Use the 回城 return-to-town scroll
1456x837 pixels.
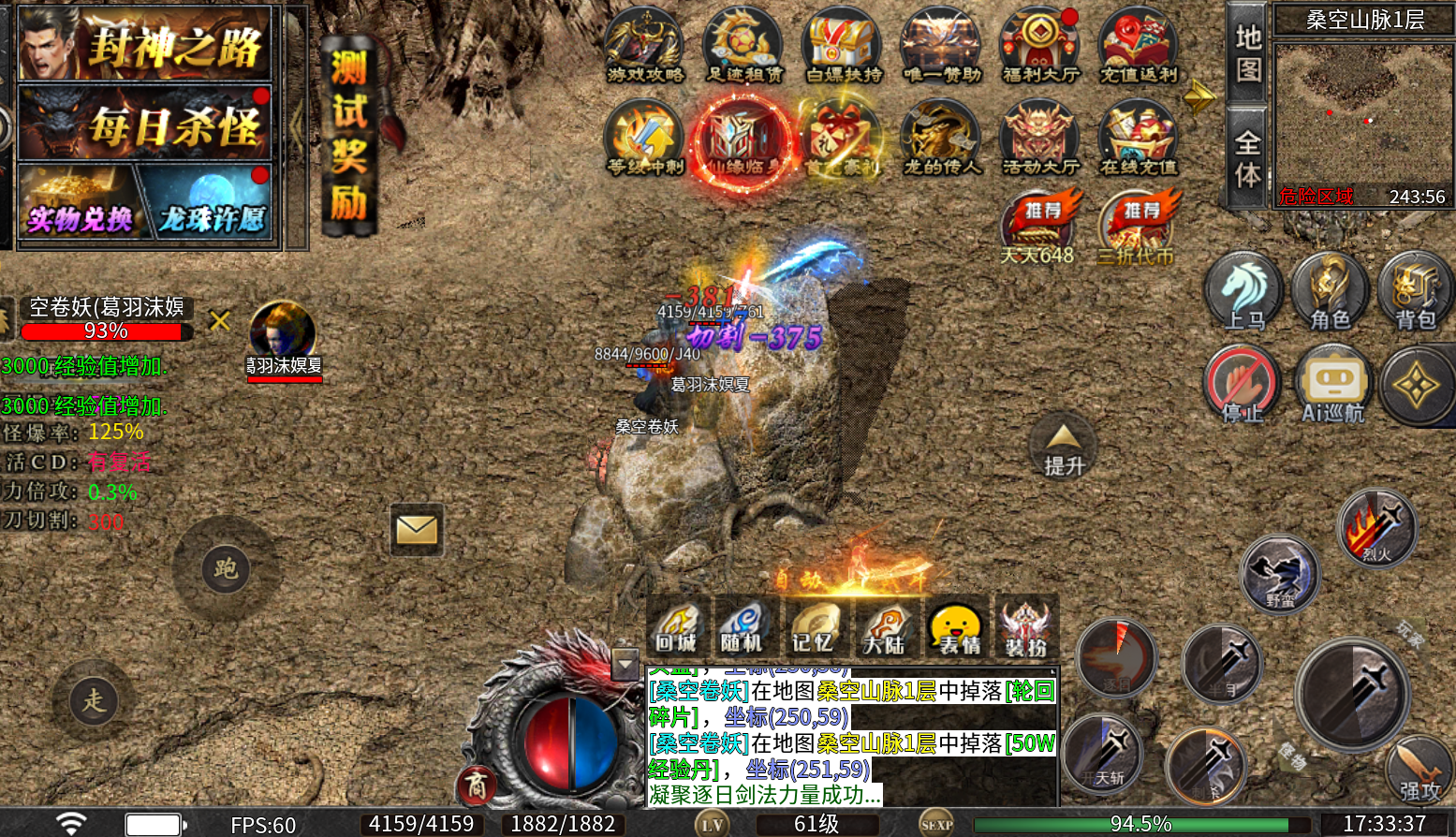click(x=676, y=626)
